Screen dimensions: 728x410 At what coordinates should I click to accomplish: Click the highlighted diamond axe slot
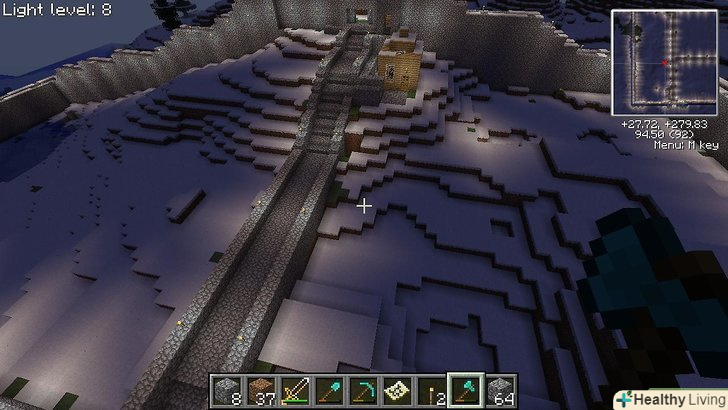(x=465, y=390)
